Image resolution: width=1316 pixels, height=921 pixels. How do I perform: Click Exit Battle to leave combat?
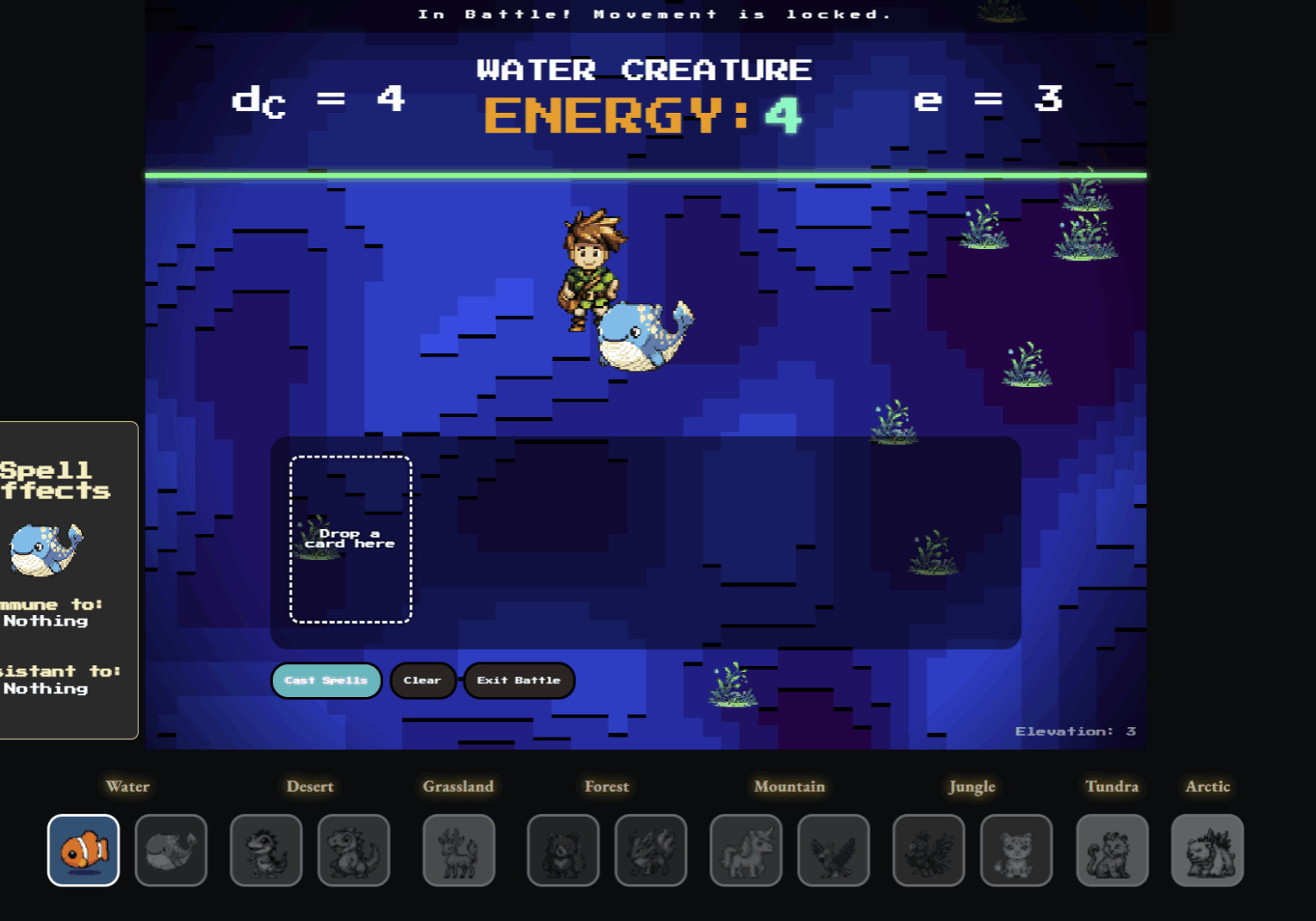coord(518,680)
